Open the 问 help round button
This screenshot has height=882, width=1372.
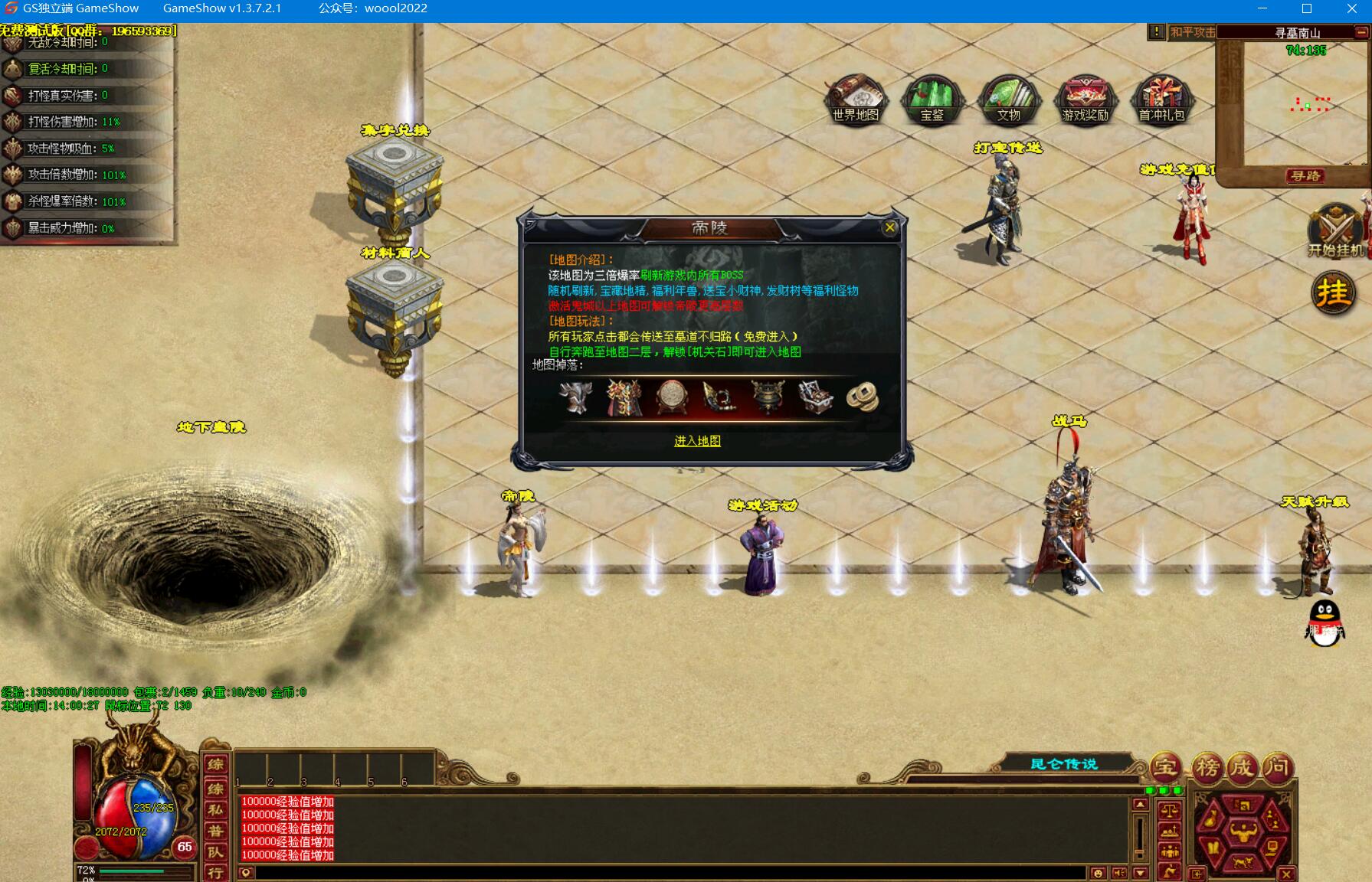1278,767
